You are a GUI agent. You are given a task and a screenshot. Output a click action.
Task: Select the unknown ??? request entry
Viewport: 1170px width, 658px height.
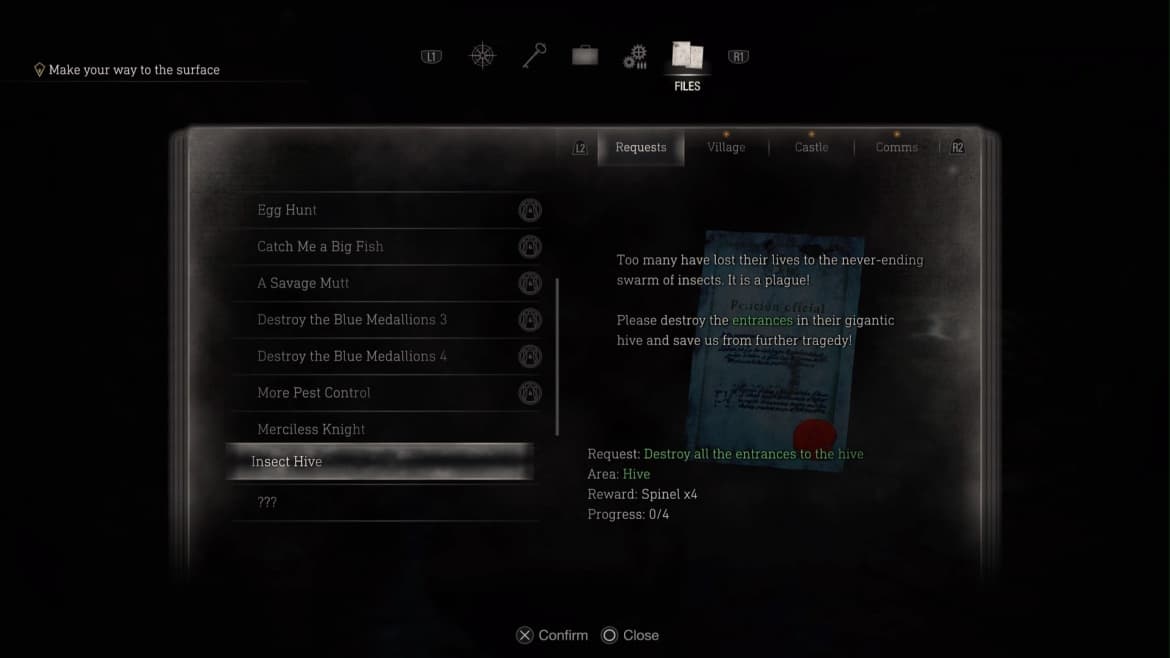click(x=267, y=502)
